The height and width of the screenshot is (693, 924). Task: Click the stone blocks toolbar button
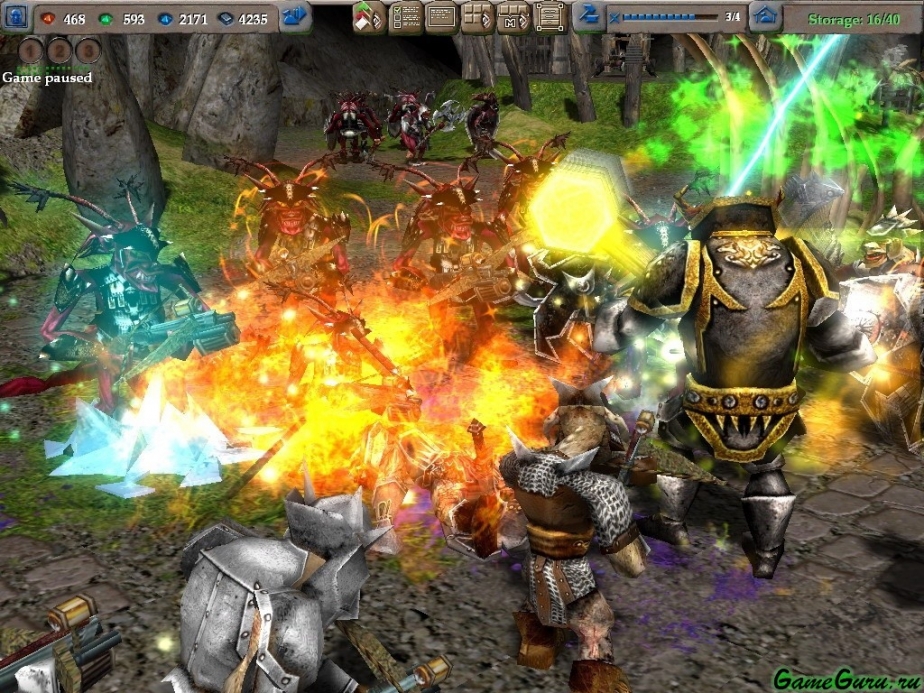click(476, 16)
